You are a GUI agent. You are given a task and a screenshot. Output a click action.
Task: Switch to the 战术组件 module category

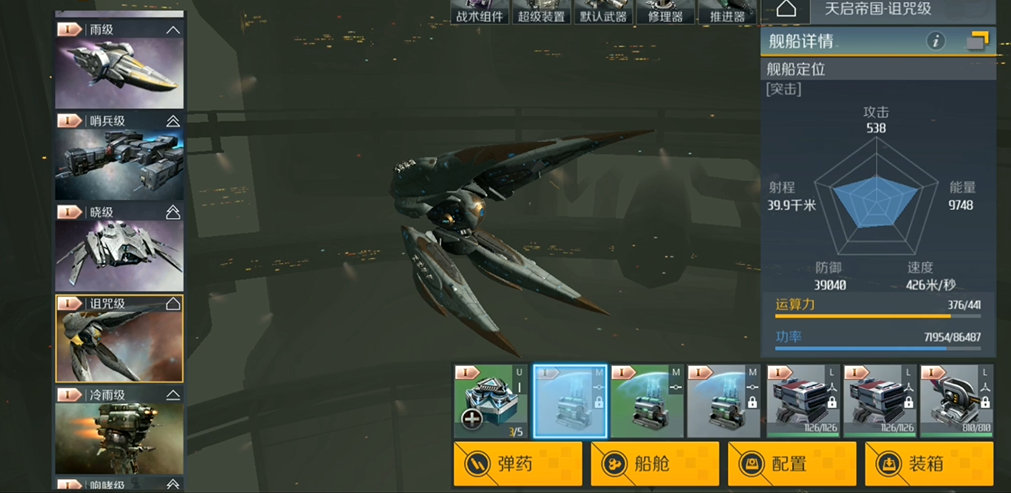tap(480, 12)
